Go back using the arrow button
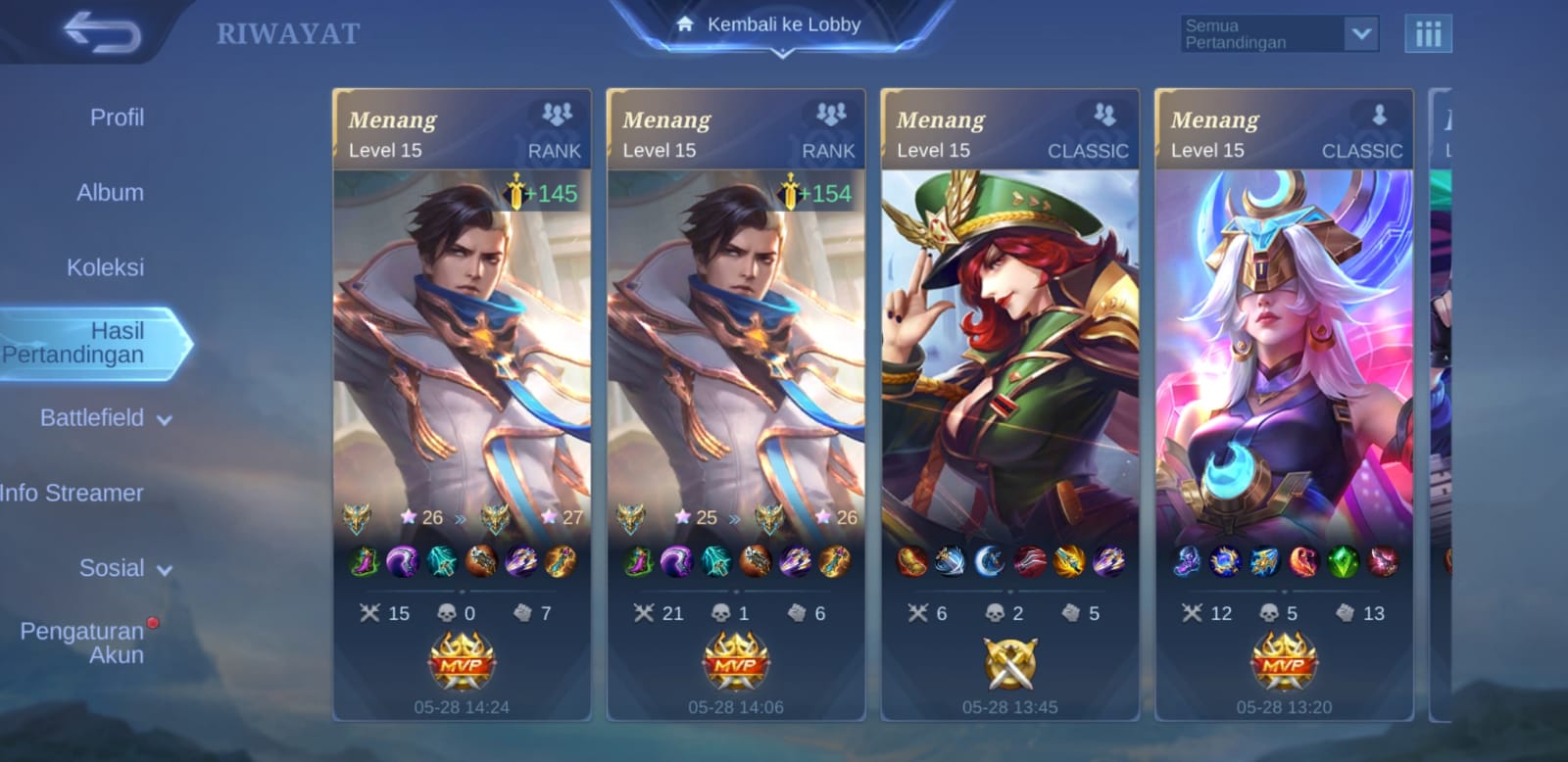 tap(102, 33)
